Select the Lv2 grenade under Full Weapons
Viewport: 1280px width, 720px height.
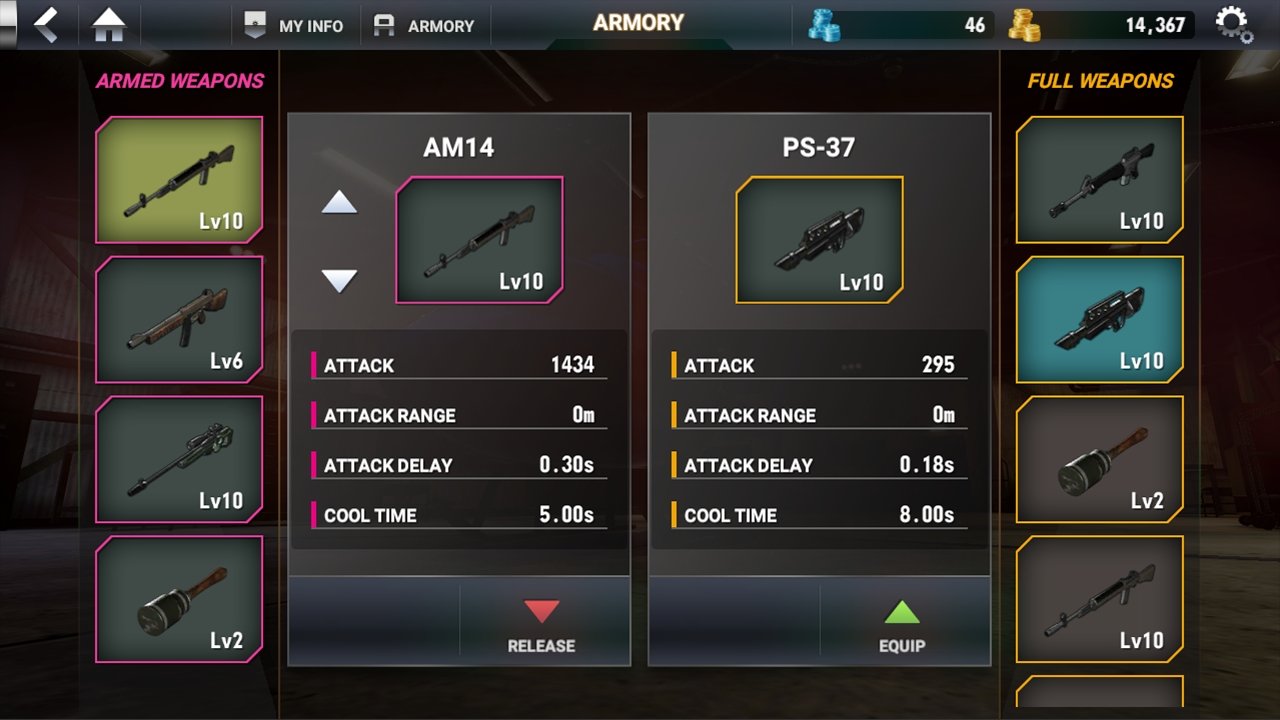[1100, 460]
